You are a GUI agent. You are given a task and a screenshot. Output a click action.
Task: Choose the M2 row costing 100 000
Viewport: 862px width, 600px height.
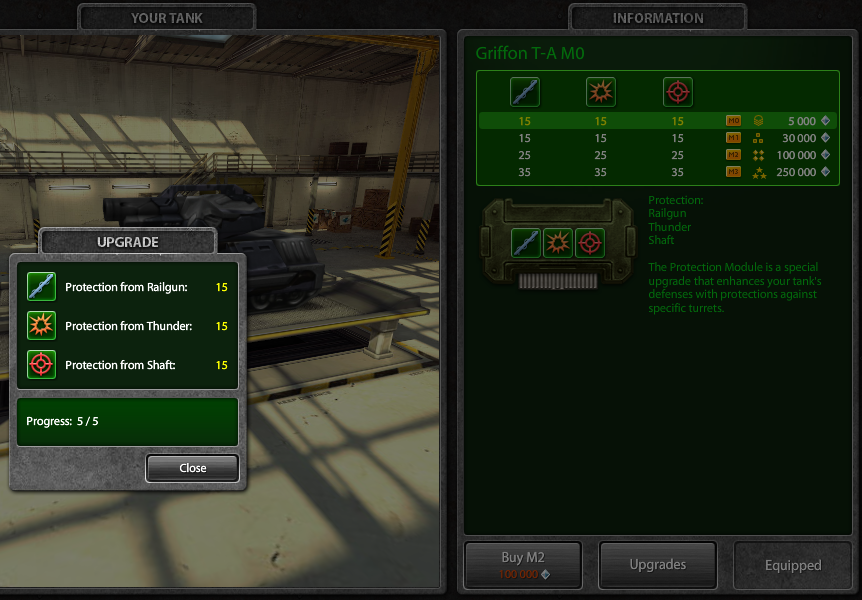658,155
